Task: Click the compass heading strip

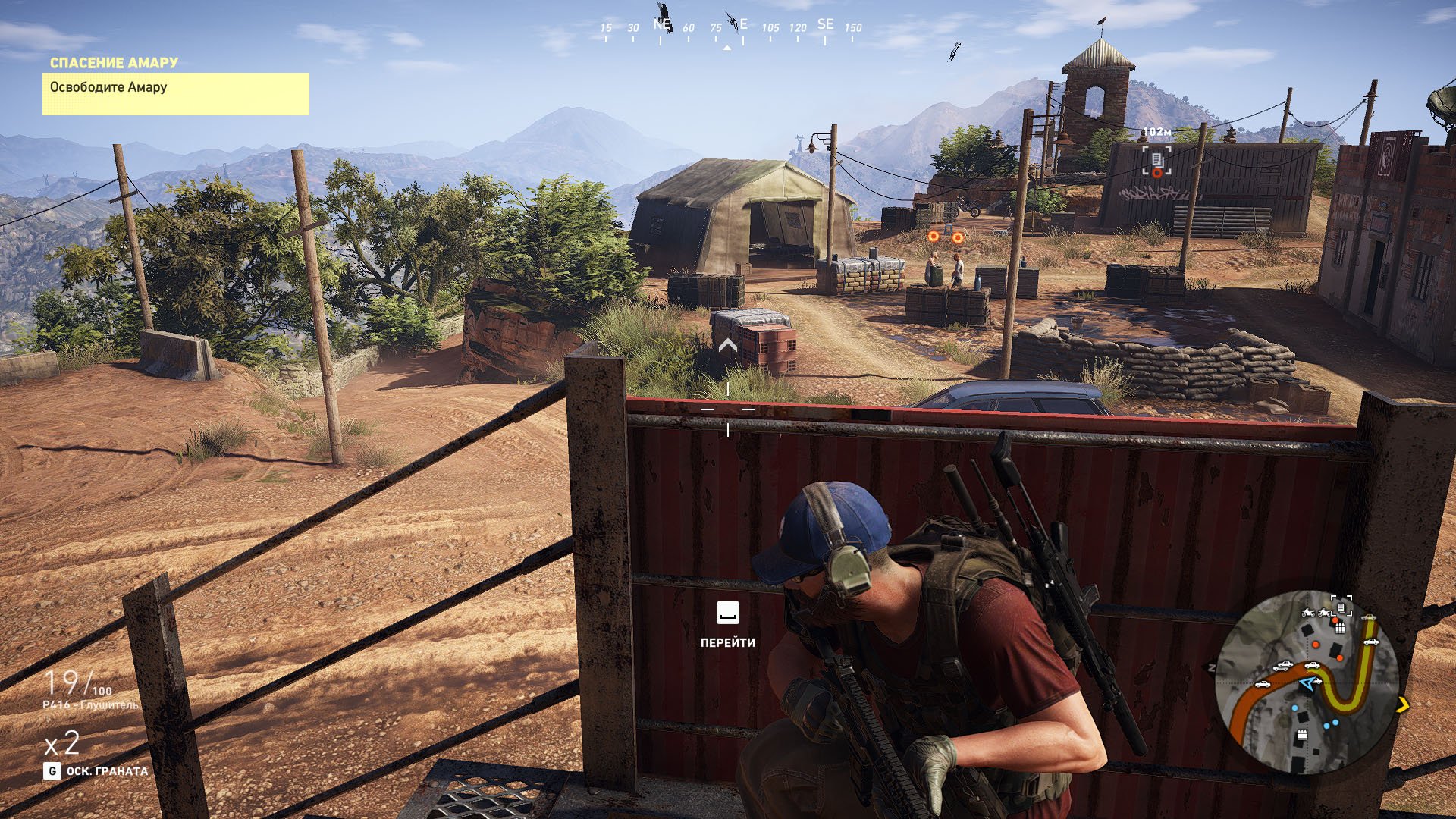Action: tap(728, 29)
